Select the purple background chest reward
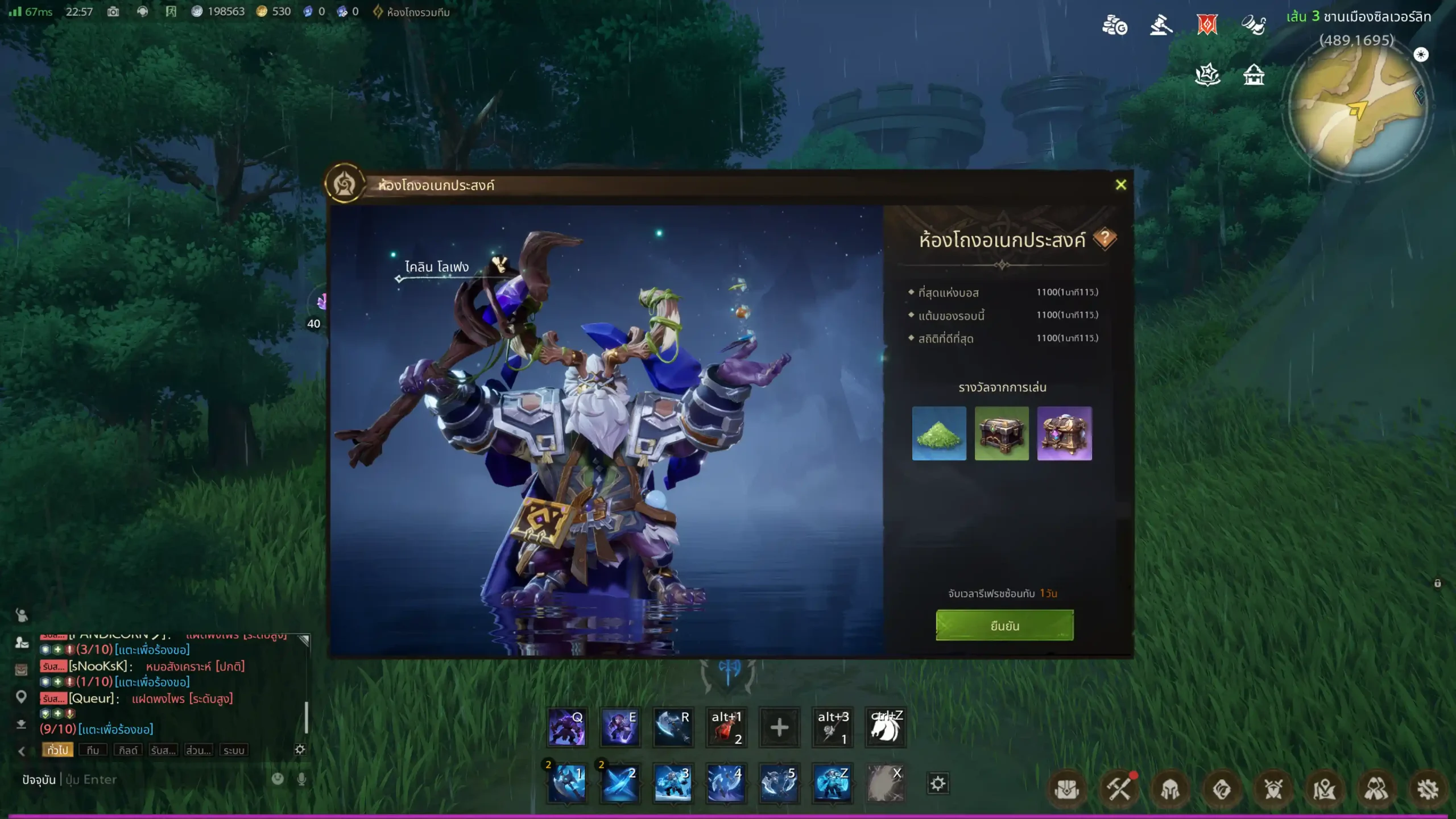The height and width of the screenshot is (819, 1456). pyautogui.click(x=1064, y=433)
